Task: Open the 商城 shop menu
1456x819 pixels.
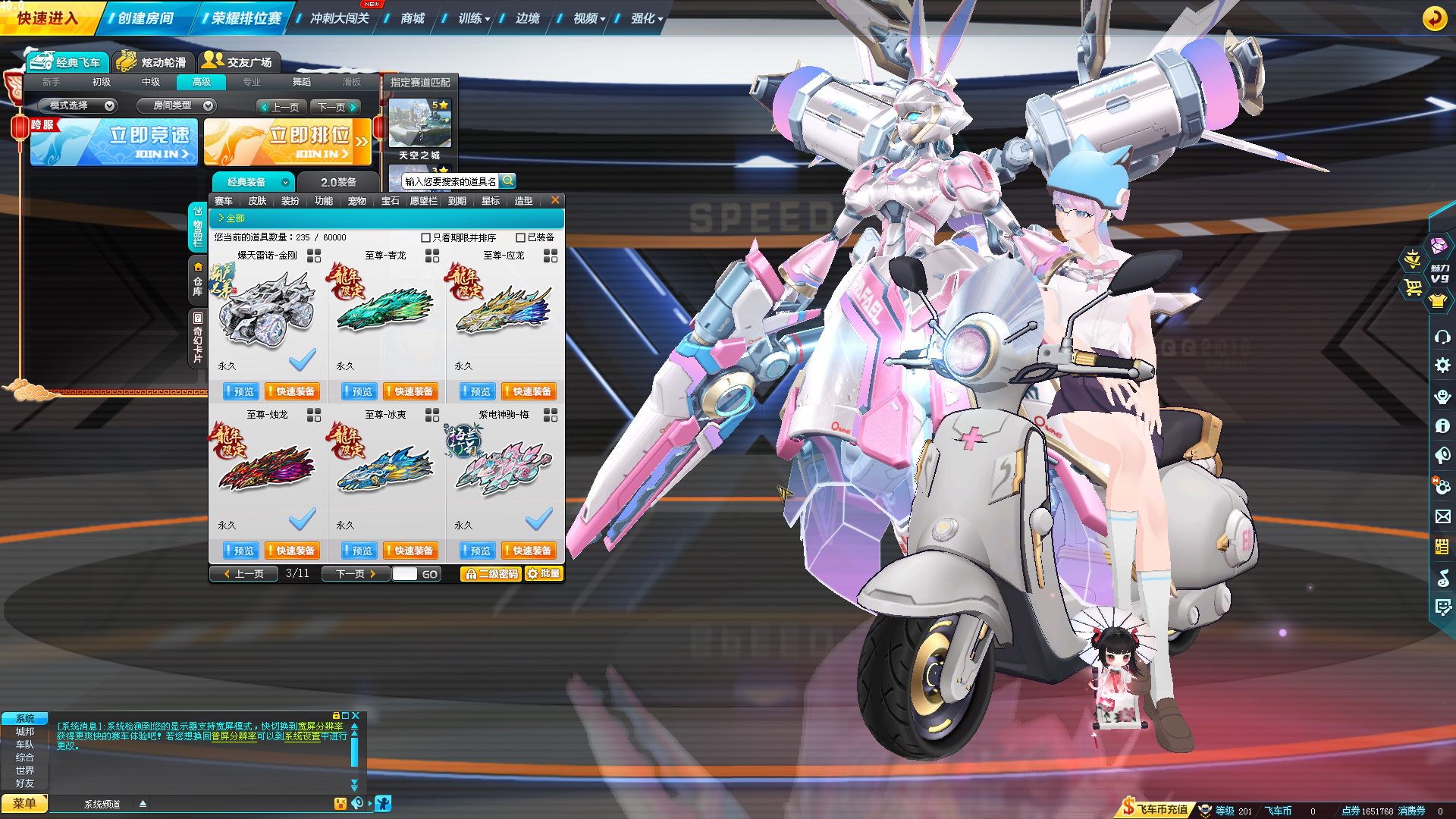Action: point(412,18)
